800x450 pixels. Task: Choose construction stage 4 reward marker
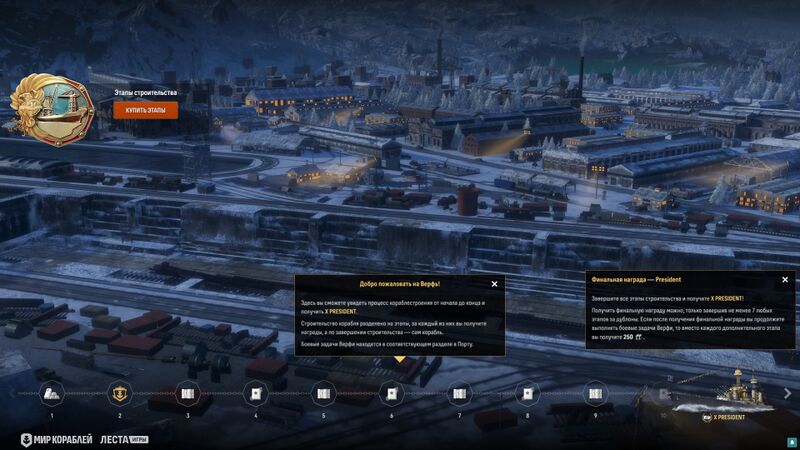[x=256, y=393]
